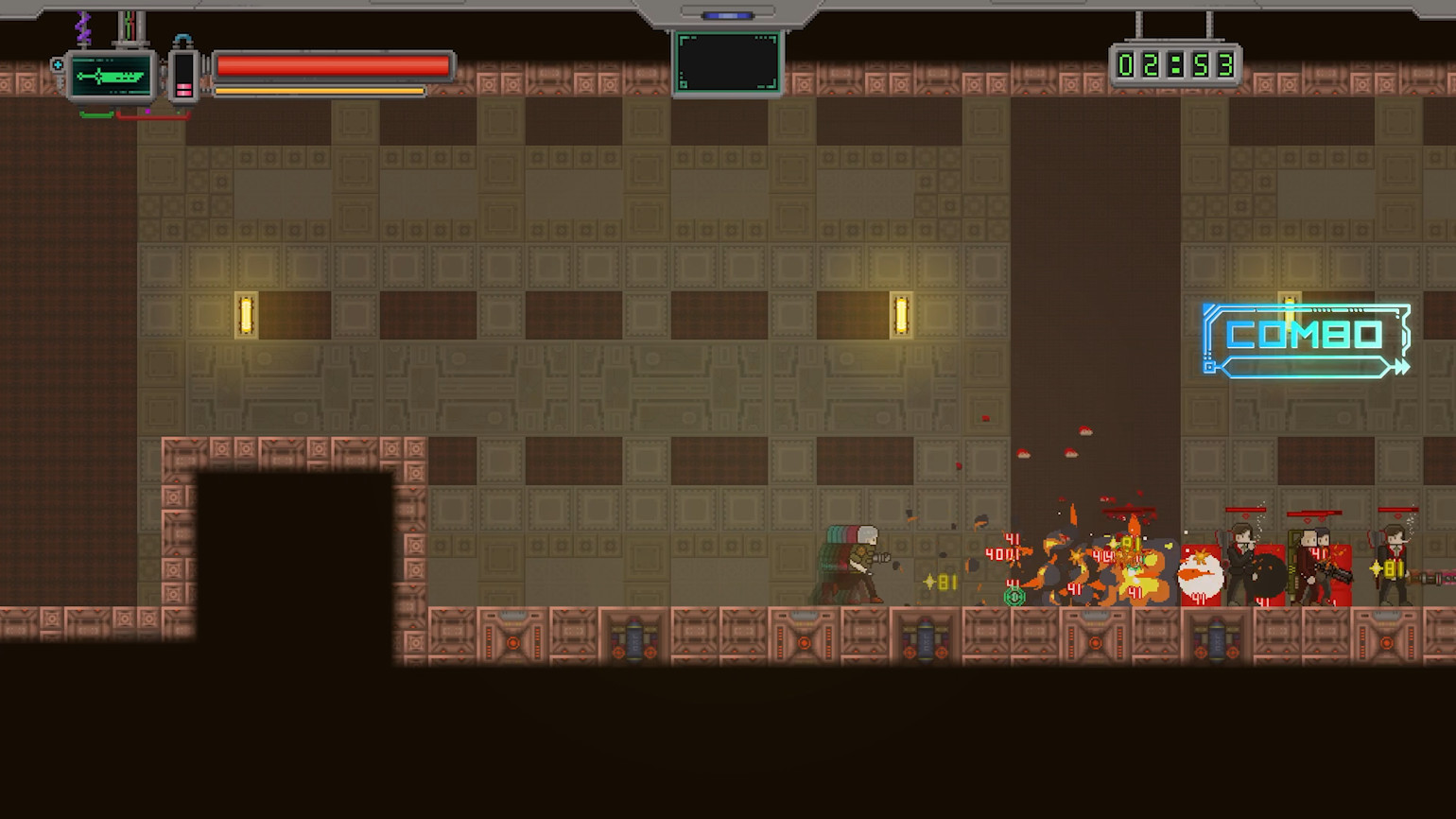Pick up the green hexagonal item on the ground
The width and height of the screenshot is (1456, 819).
pos(1014,597)
